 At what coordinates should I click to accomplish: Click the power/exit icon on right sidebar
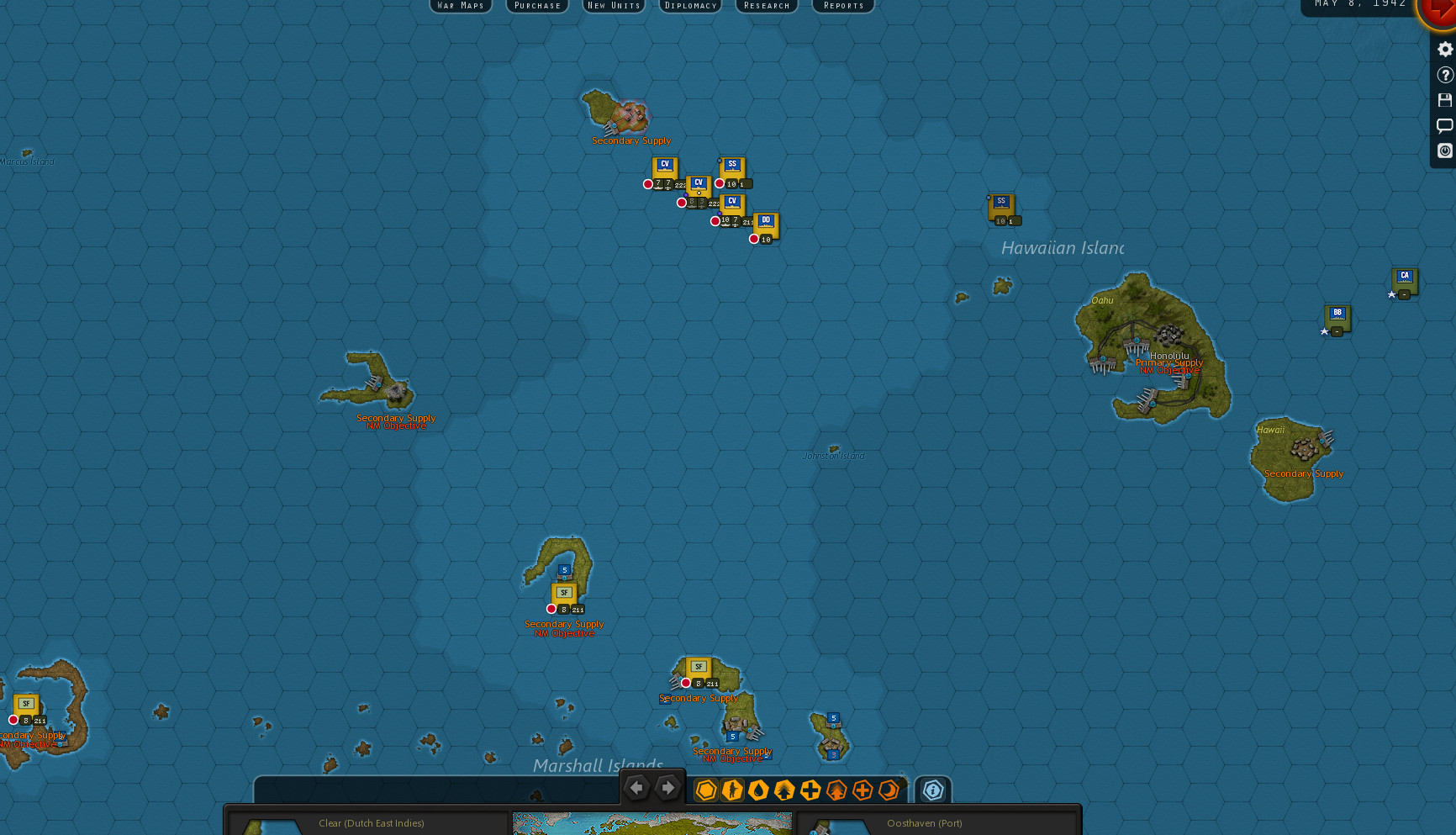click(x=1445, y=151)
